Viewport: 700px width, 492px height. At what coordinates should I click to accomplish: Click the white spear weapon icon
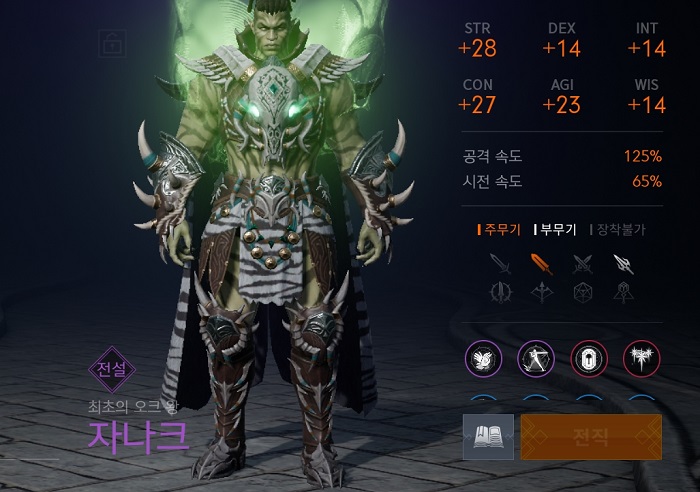[623, 264]
